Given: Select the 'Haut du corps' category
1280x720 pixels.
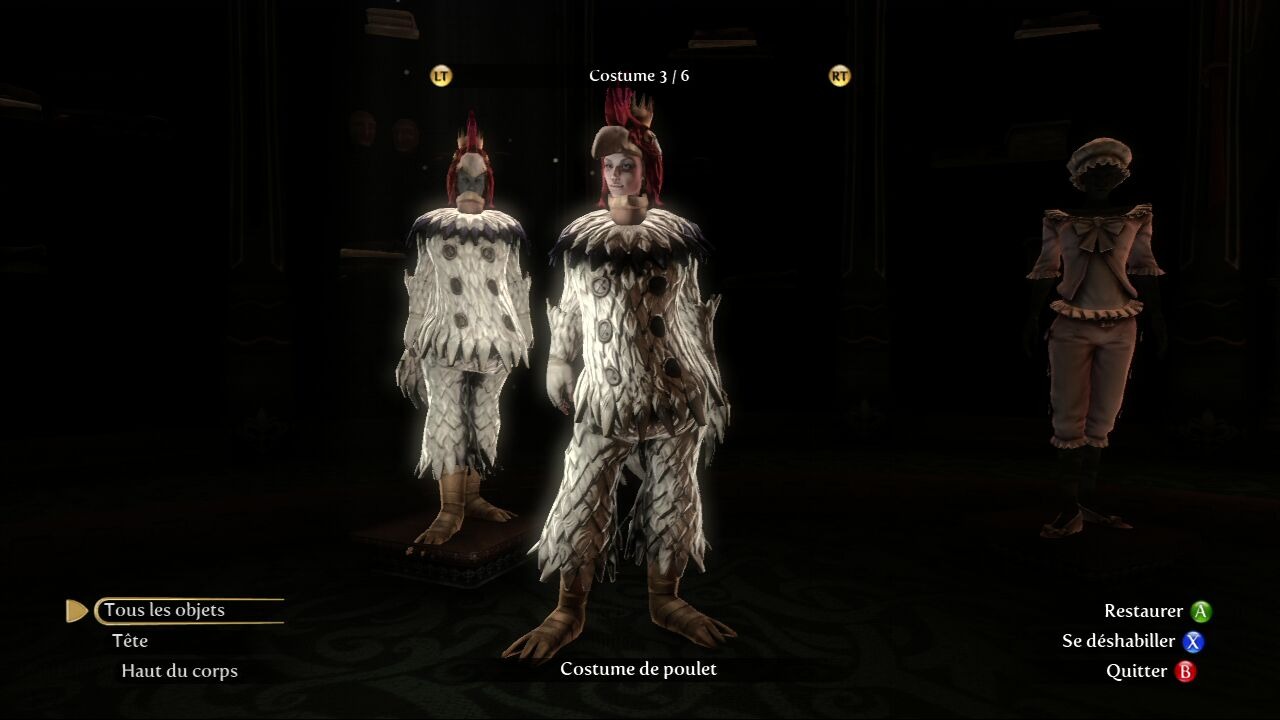Looking at the screenshot, I should (178, 671).
